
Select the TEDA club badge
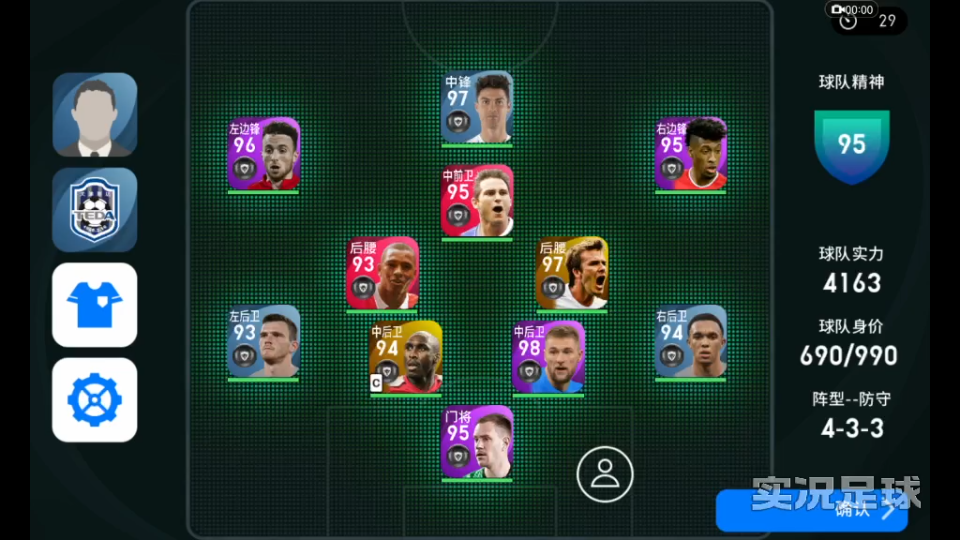point(95,209)
